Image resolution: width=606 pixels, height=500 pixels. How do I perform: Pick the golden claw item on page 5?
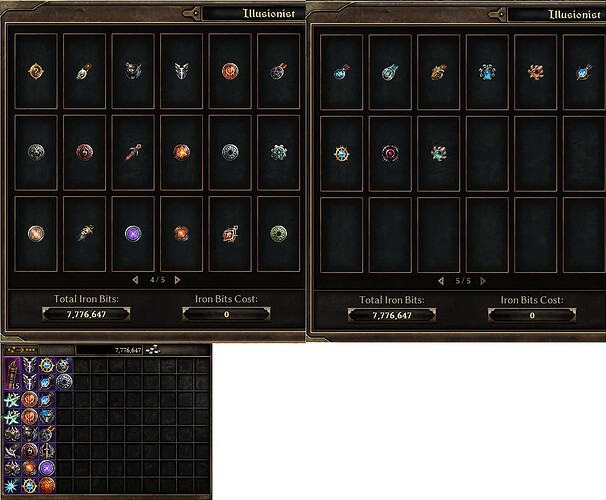[x=439, y=72]
